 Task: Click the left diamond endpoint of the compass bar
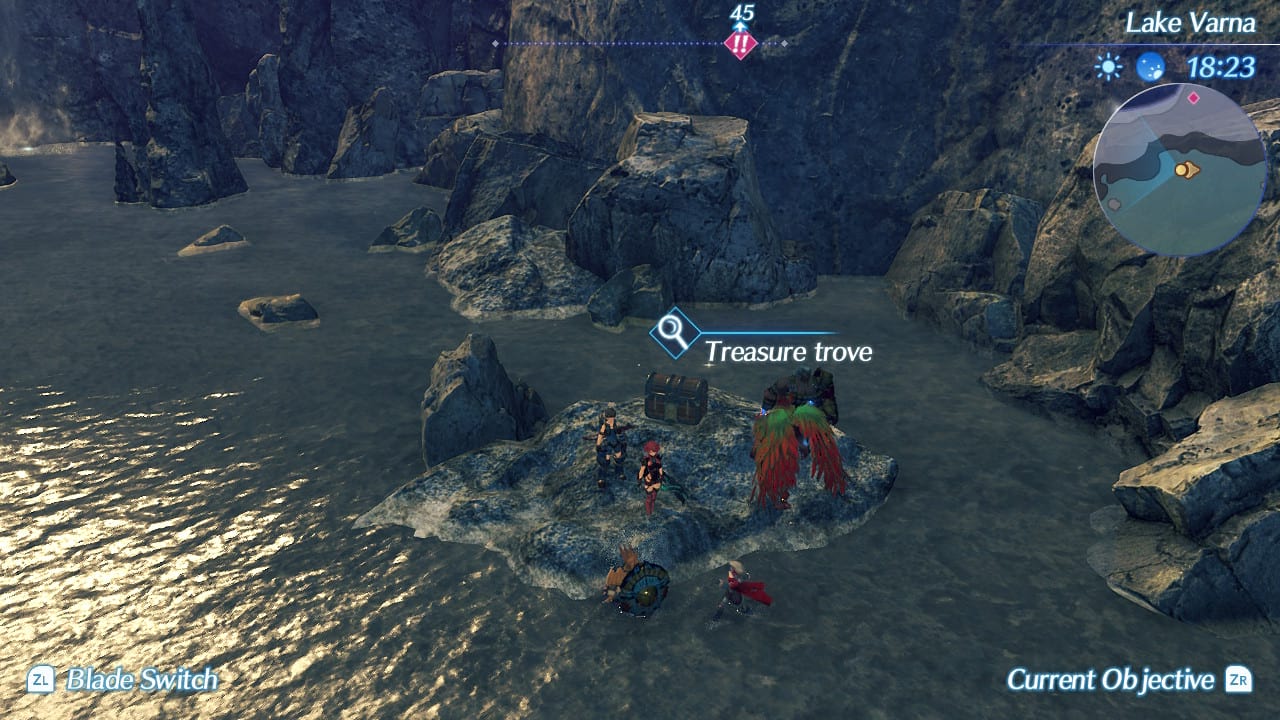coord(494,44)
